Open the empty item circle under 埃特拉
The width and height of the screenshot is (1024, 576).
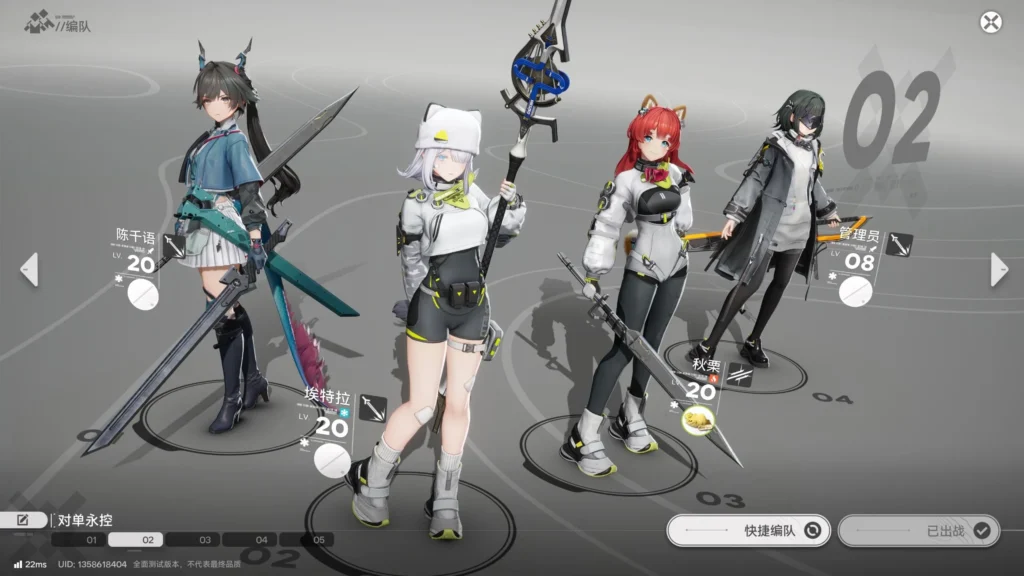[x=332, y=460]
